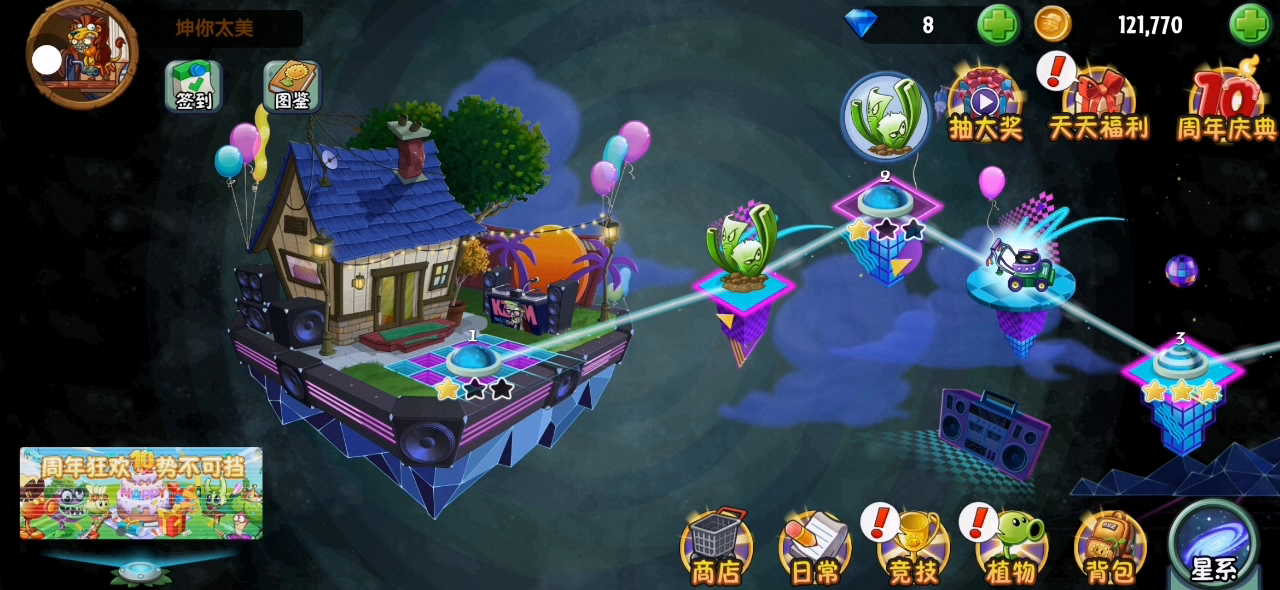Open the 背包 backpack

[x=1110, y=546]
